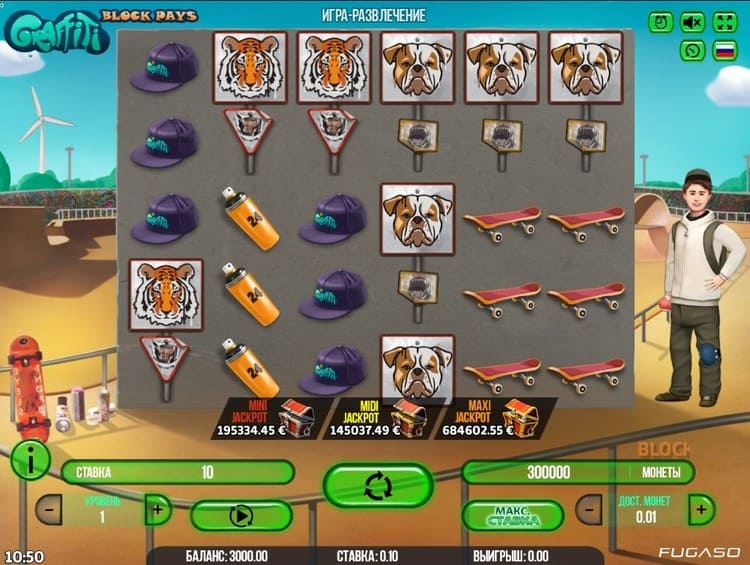Viewport: 750px width, 565px height.
Task: Open the green info button
Action: (30, 458)
